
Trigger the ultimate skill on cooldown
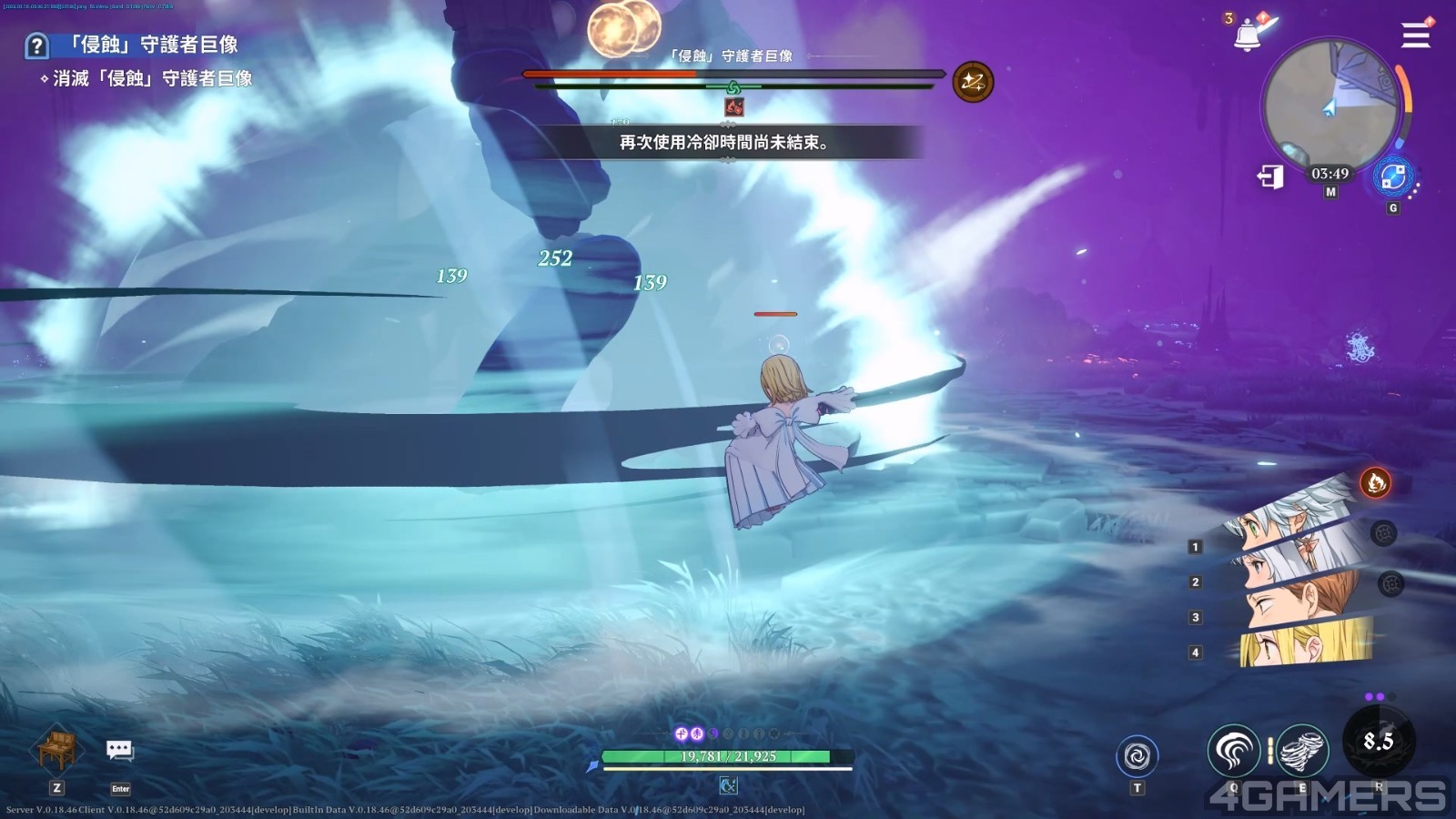(x=1378, y=743)
